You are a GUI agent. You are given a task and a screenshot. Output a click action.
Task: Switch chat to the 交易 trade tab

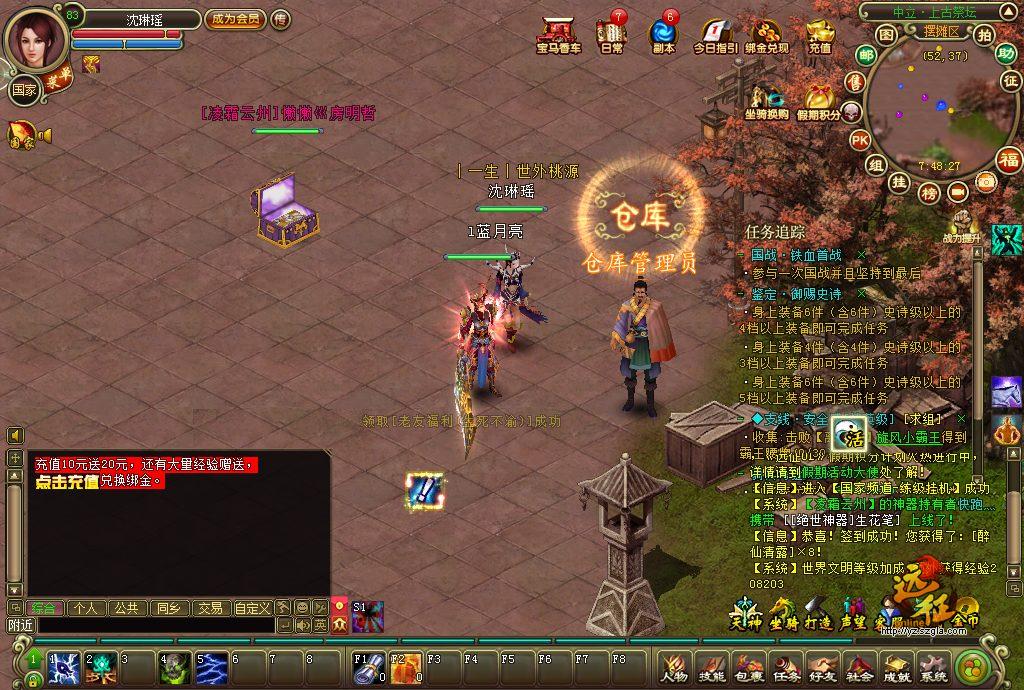(209, 607)
